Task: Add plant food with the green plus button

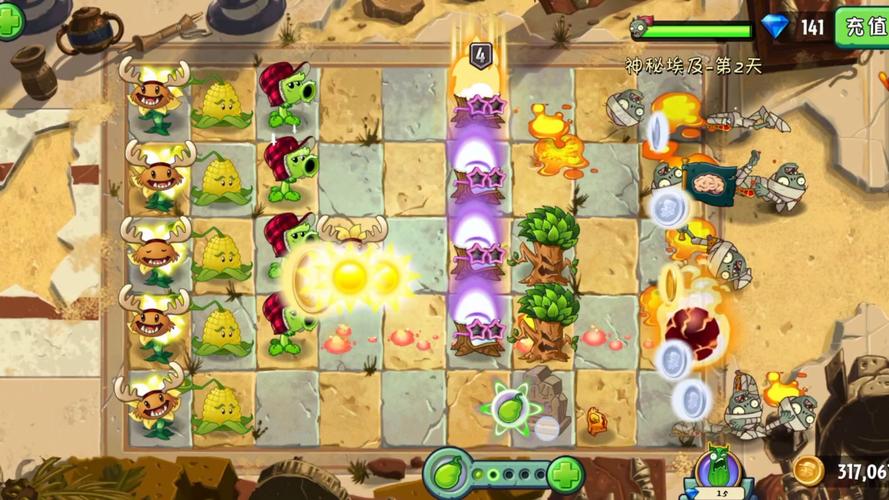Action: (565, 473)
